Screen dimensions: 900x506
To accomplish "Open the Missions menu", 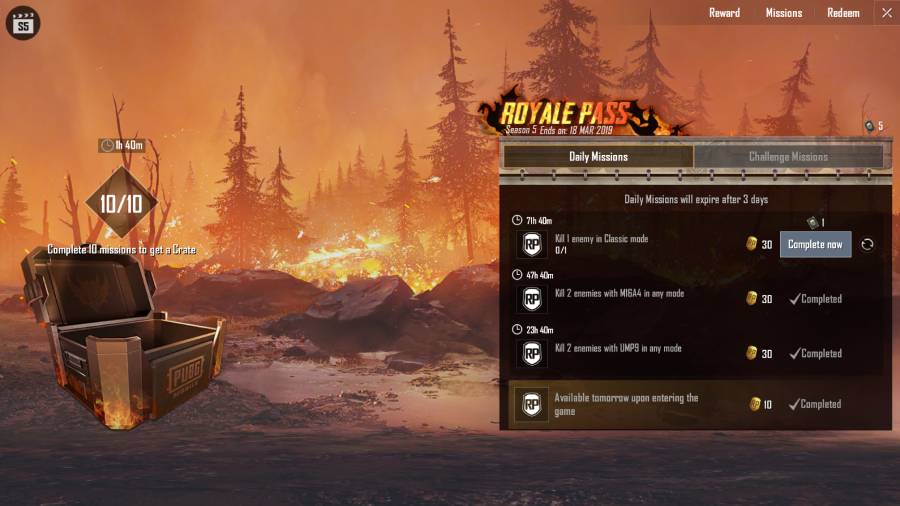I will (784, 13).
